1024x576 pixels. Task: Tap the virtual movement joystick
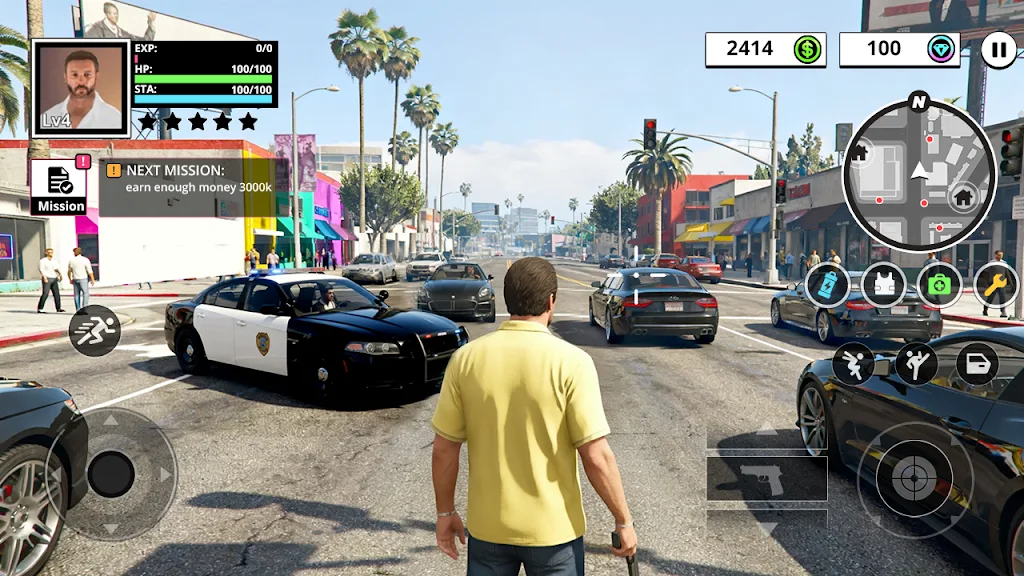click(x=111, y=474)
